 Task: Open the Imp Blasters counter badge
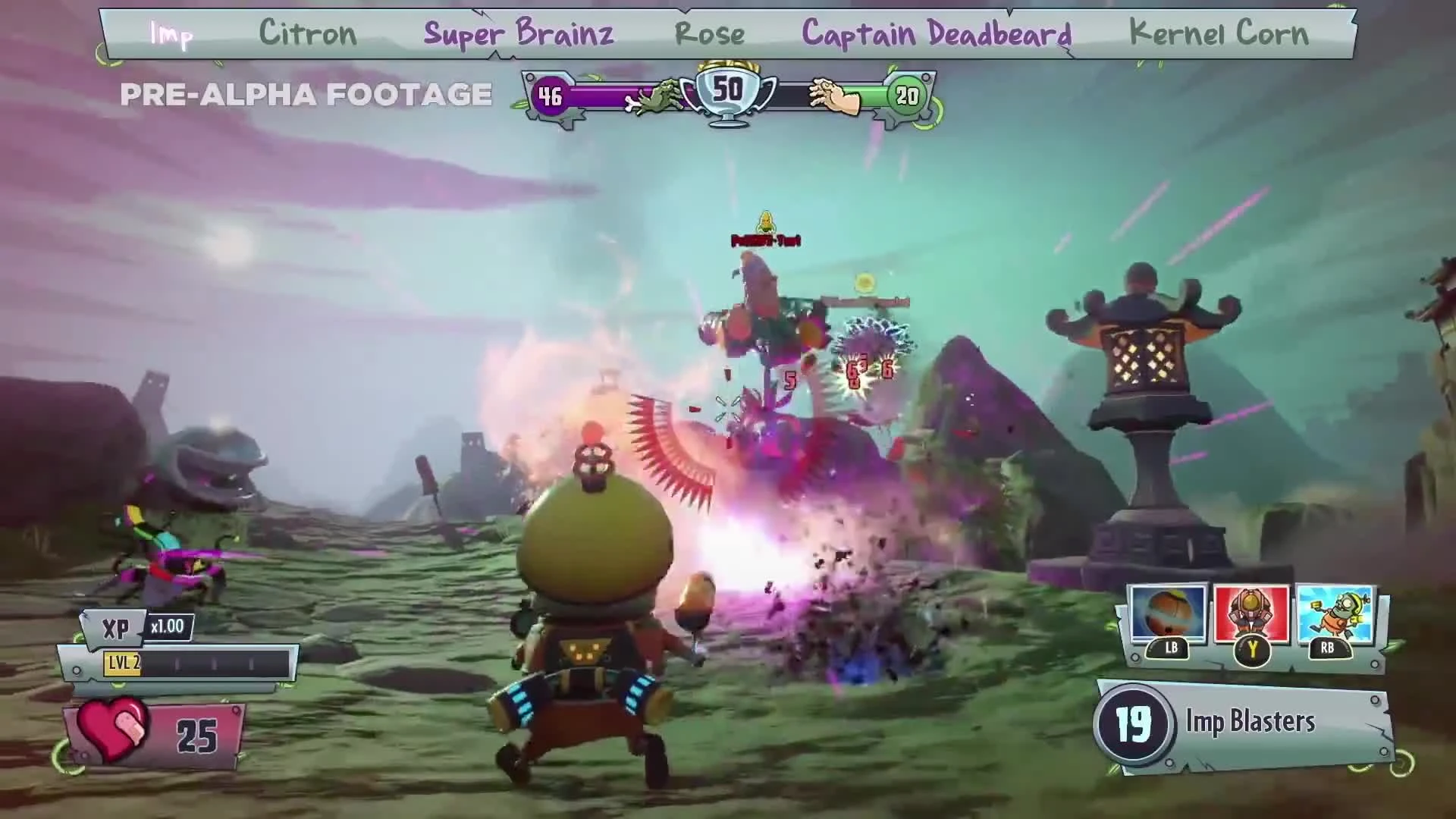click(1134, 722)
